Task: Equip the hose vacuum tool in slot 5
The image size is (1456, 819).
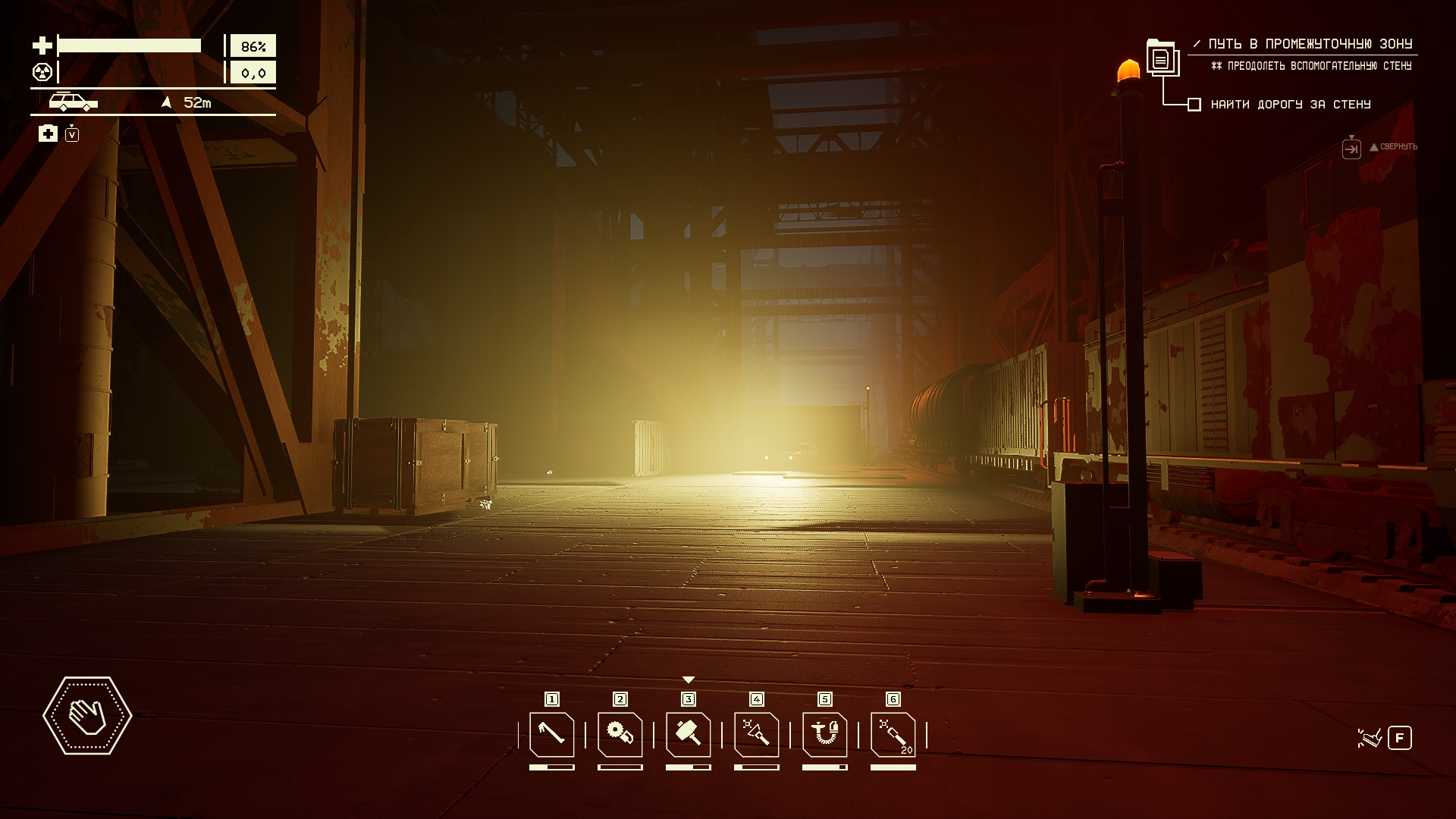Action: [x=824, y=734]
